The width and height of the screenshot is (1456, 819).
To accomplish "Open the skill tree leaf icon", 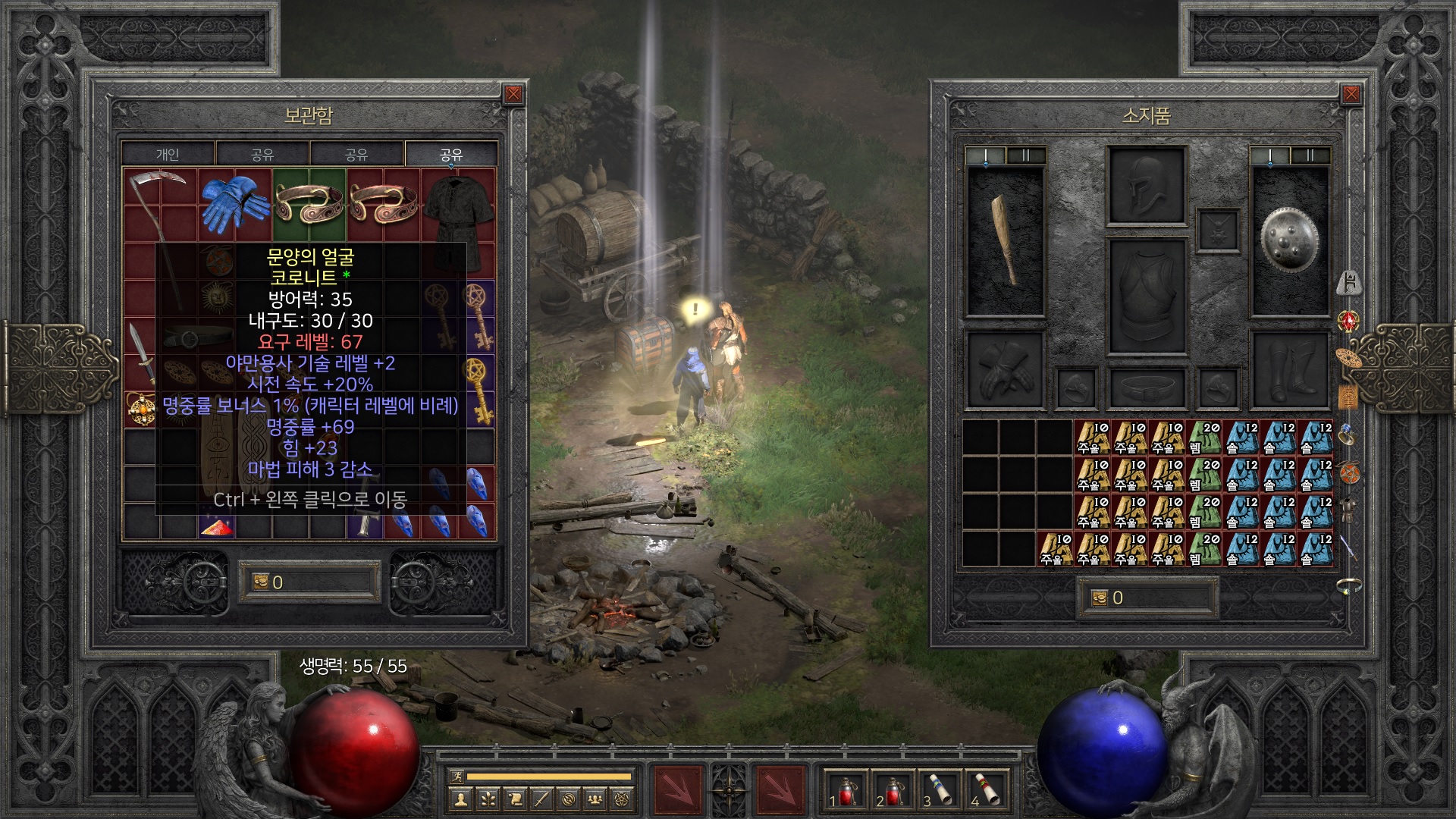I will (x=487, y=799).
